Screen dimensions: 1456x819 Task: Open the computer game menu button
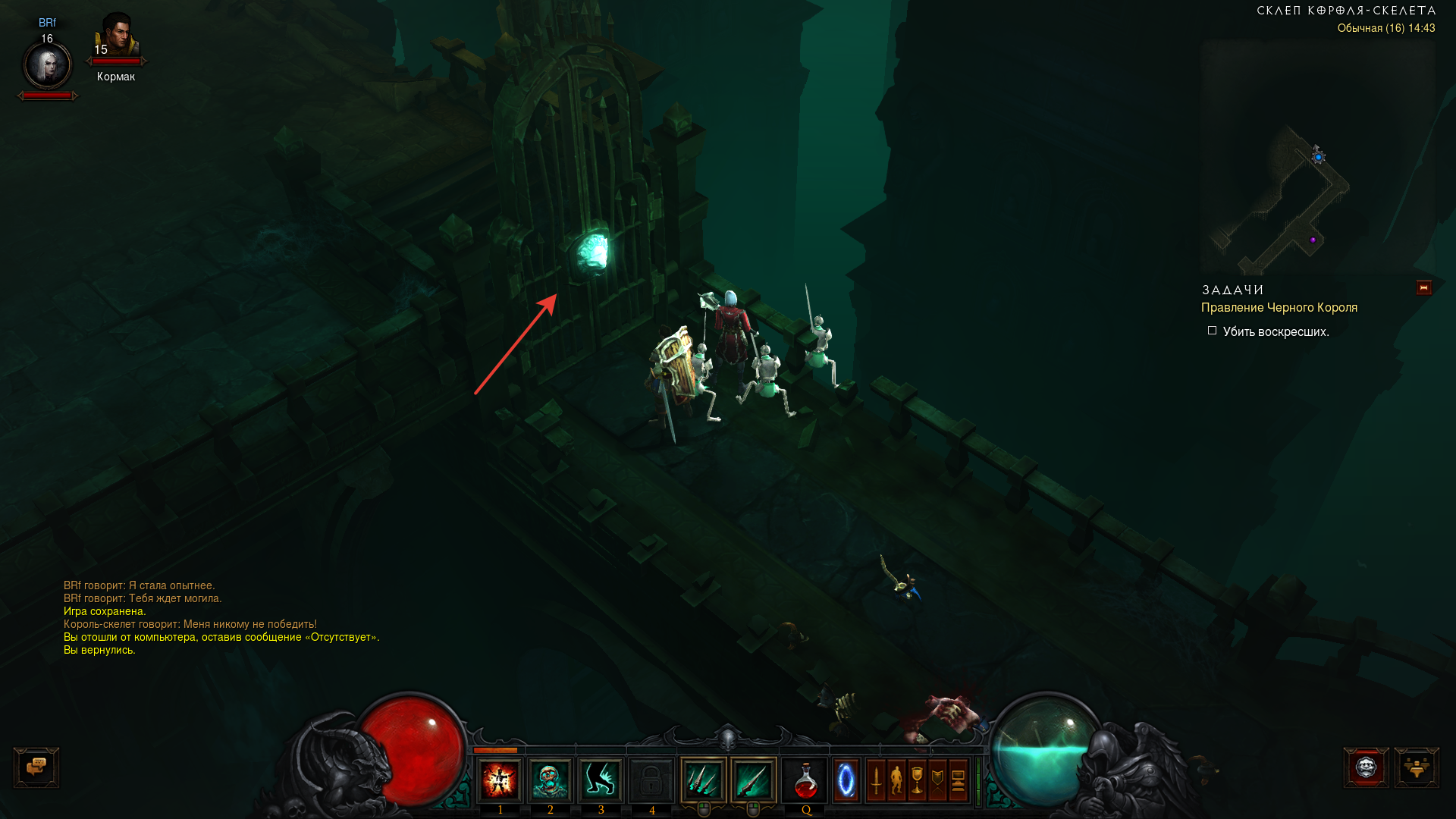tap(959, 780)
